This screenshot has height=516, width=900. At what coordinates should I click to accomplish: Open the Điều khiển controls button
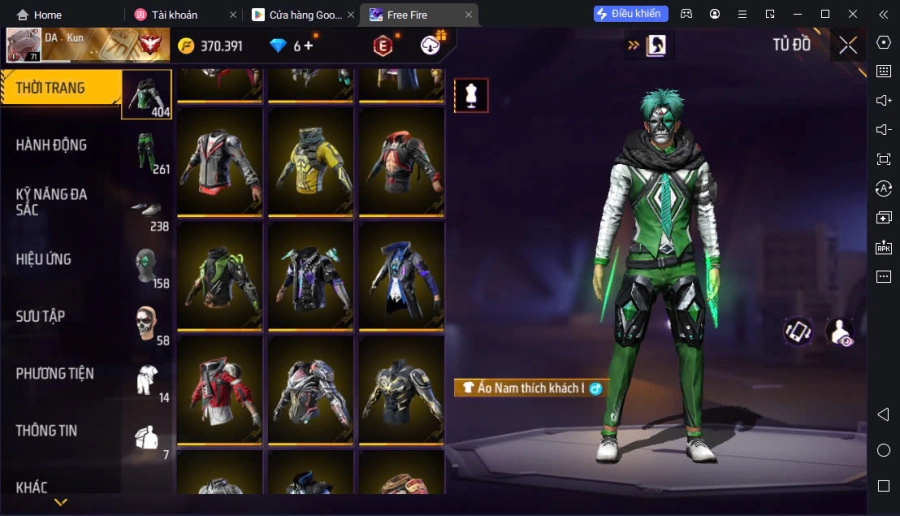pos(631,14)
